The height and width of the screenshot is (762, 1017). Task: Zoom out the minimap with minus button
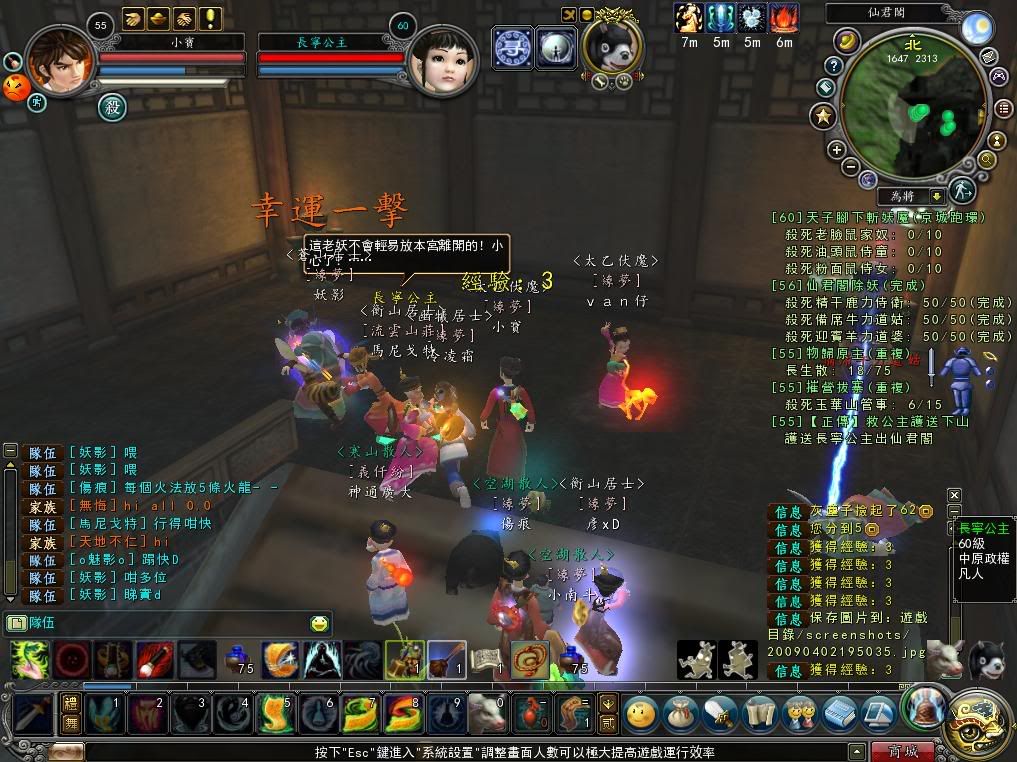tap(850, 166)
